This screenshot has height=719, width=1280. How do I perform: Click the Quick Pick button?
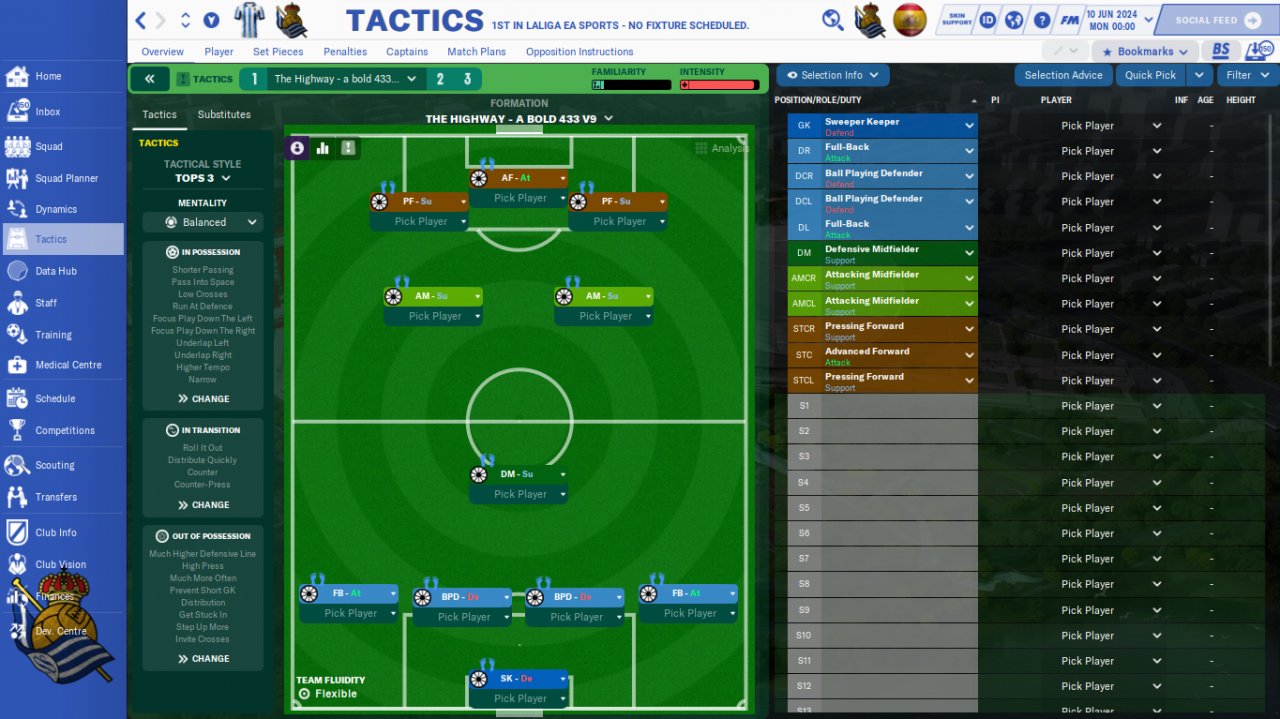1150,75
